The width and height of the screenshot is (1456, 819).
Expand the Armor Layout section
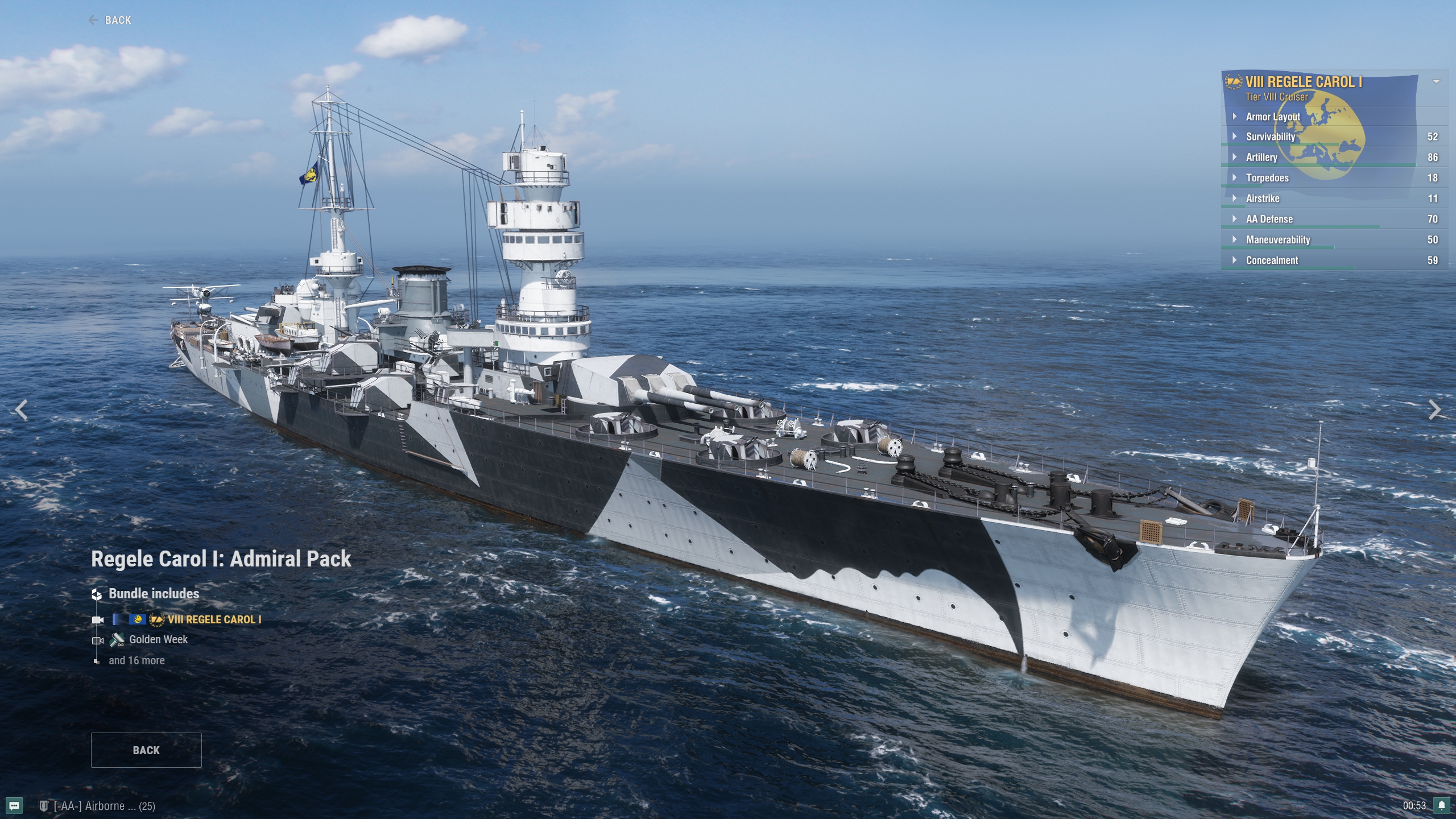pos(1273,117)
